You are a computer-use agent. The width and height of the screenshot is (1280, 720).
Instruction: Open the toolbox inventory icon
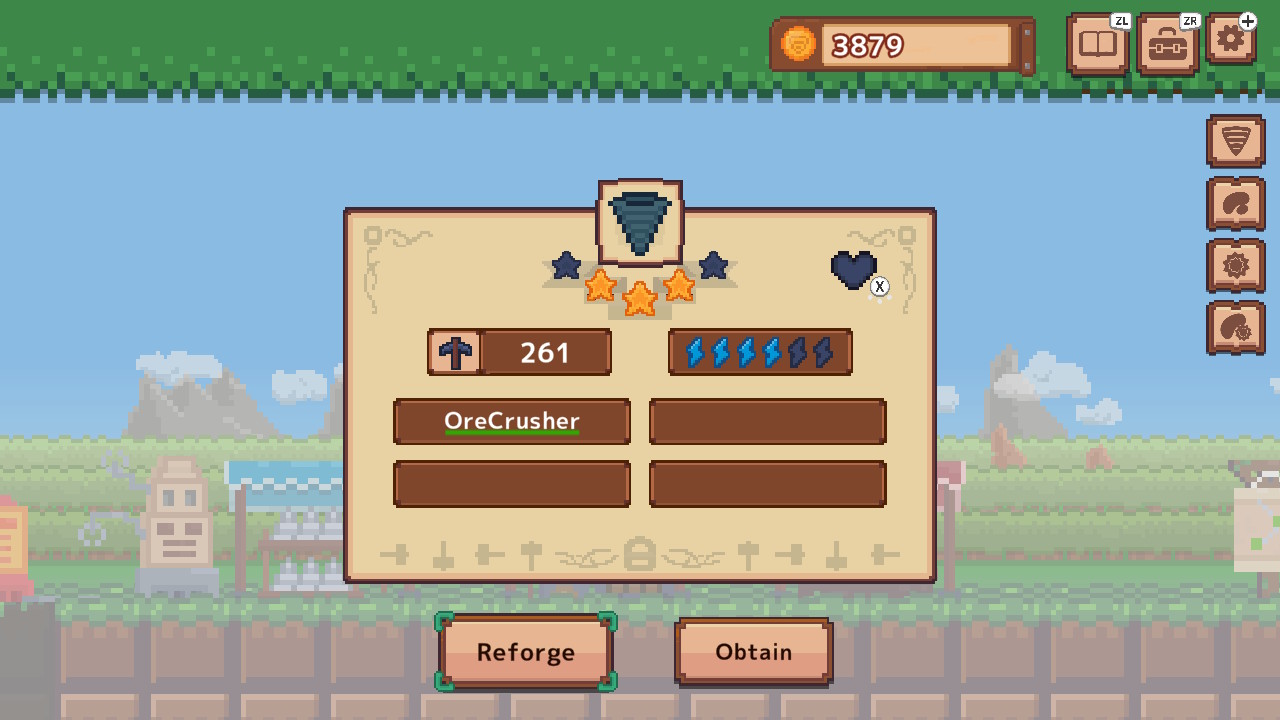[x=1167, y=44]
